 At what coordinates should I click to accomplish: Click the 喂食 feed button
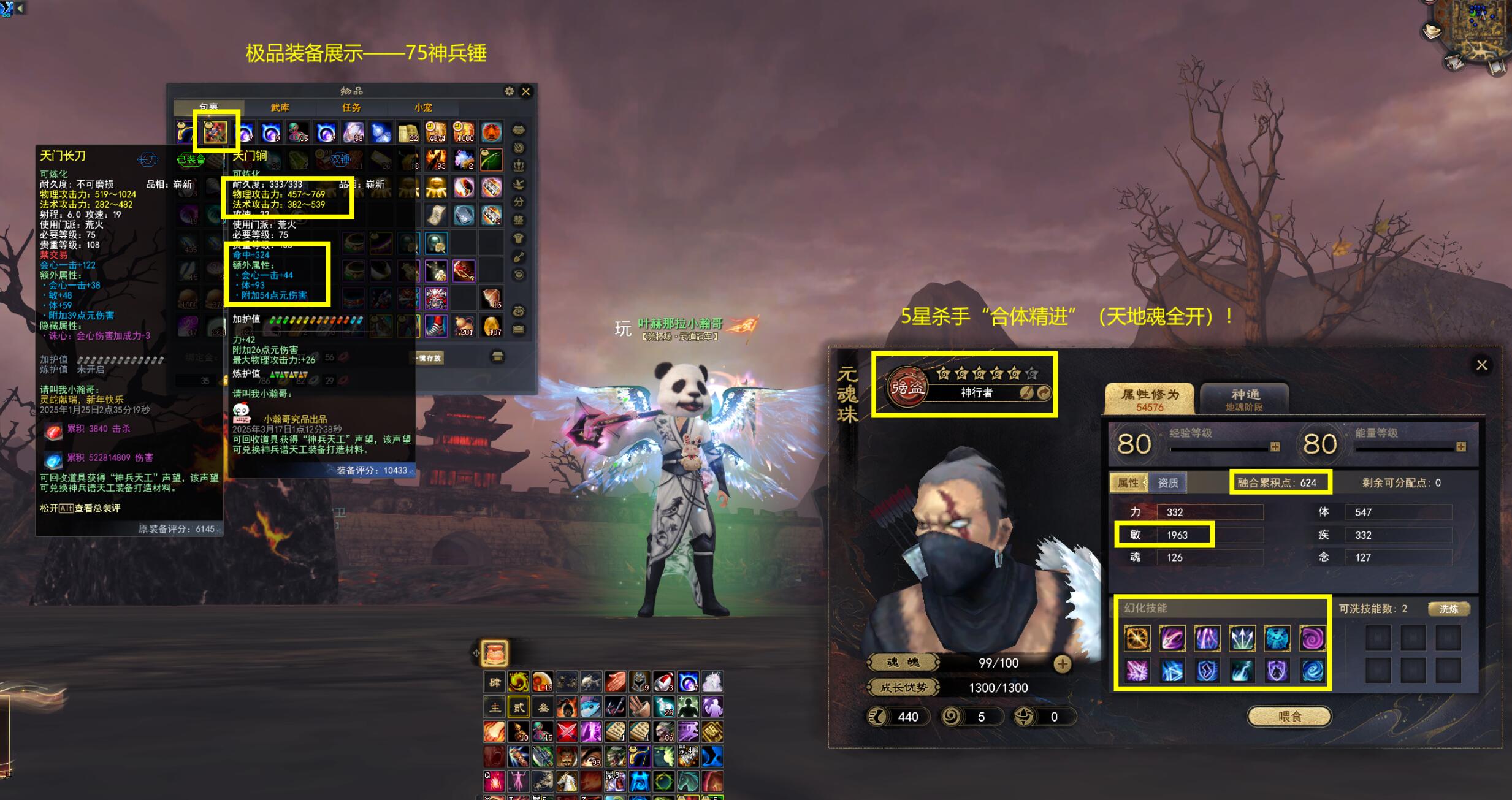(1289, 716)
